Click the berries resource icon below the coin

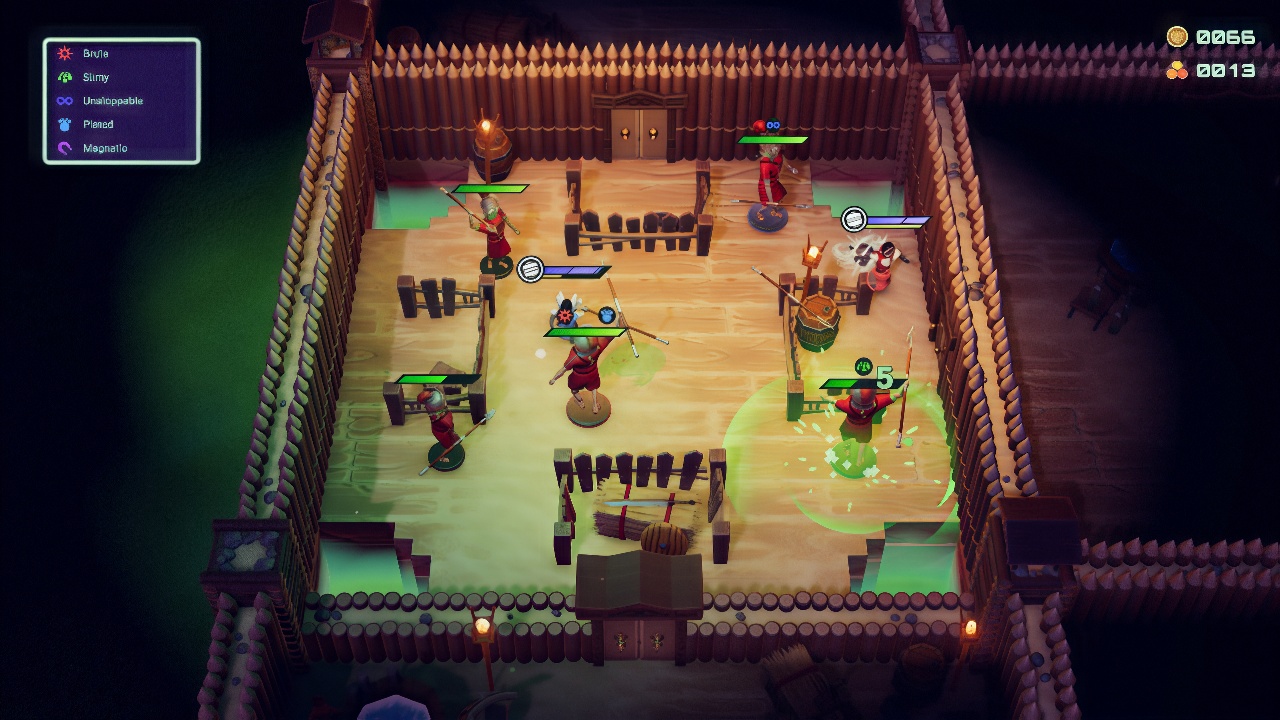coord(1178,70)
